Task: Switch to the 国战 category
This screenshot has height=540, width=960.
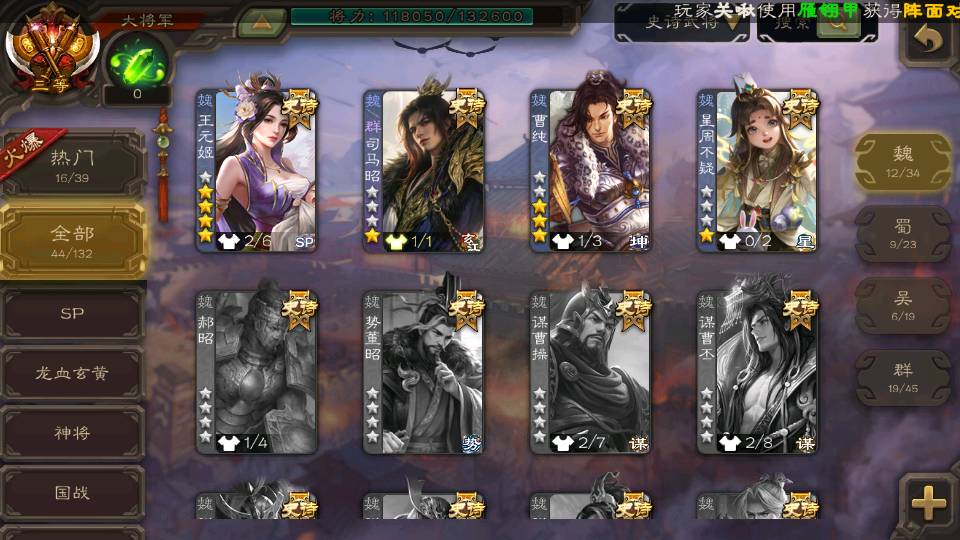Action: pos(72,493)
